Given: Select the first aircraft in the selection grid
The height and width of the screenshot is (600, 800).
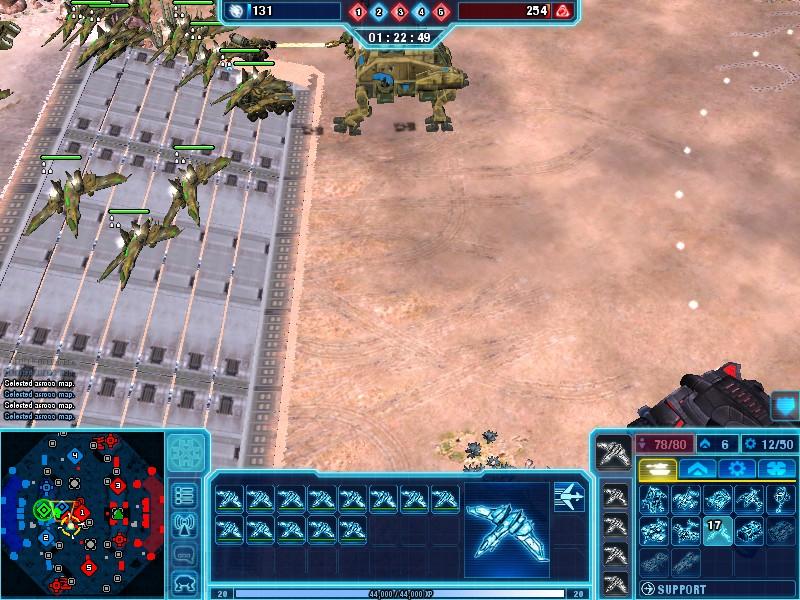Looking at the screenshot, I should pos(230,498).
